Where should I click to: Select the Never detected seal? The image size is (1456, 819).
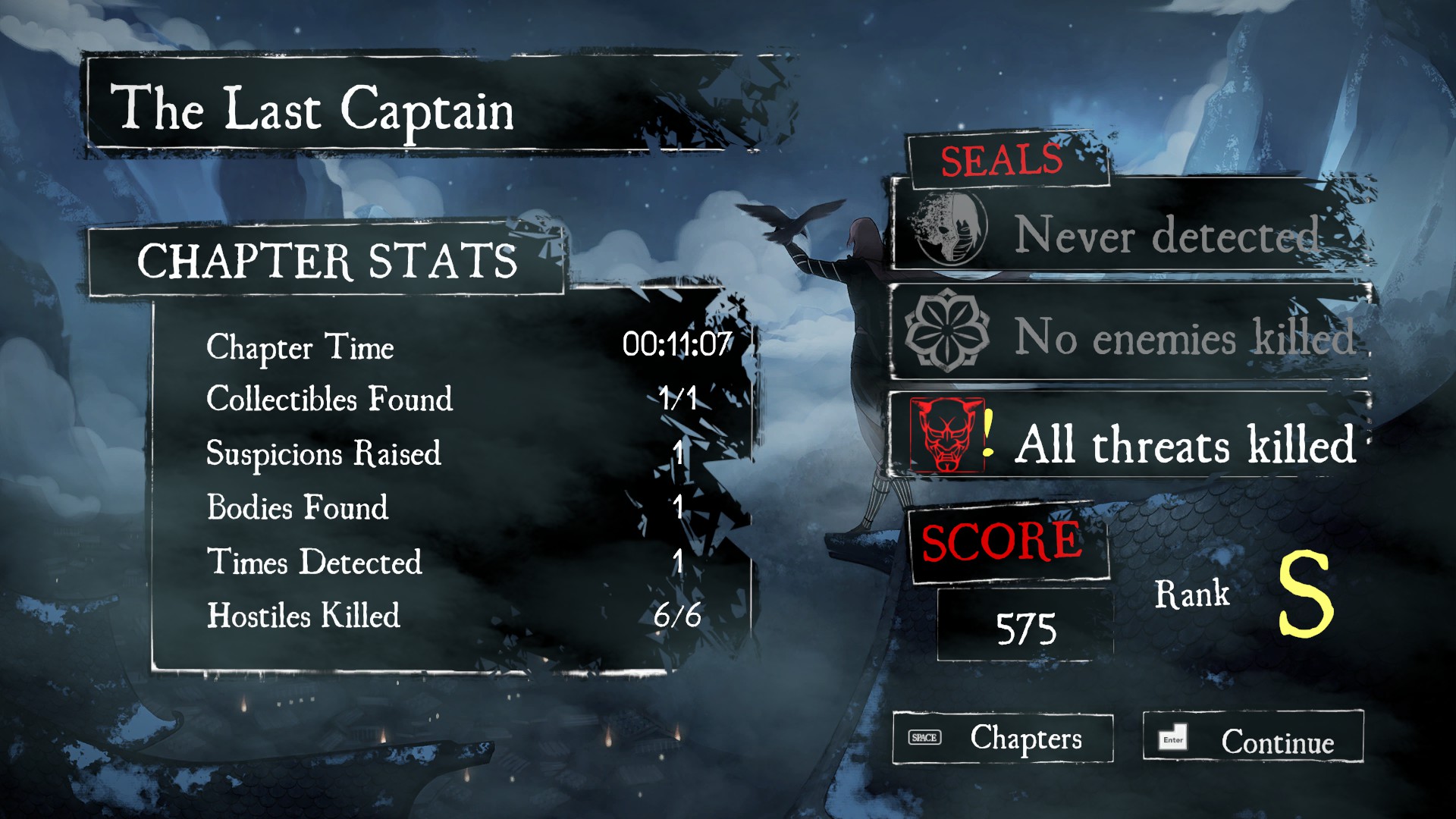(x=1130, y=233)
